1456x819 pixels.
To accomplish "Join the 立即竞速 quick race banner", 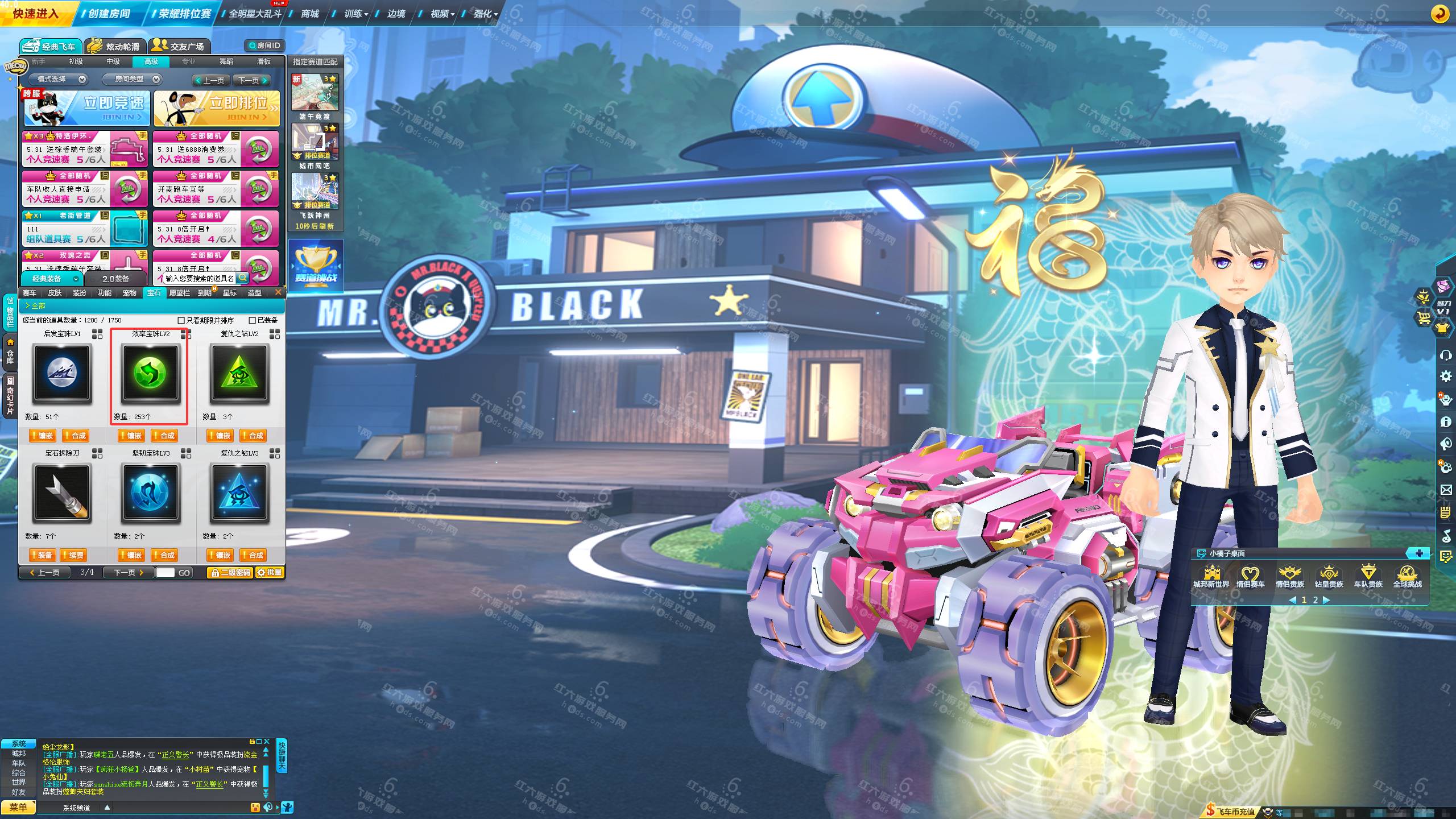I will (87, 108).
